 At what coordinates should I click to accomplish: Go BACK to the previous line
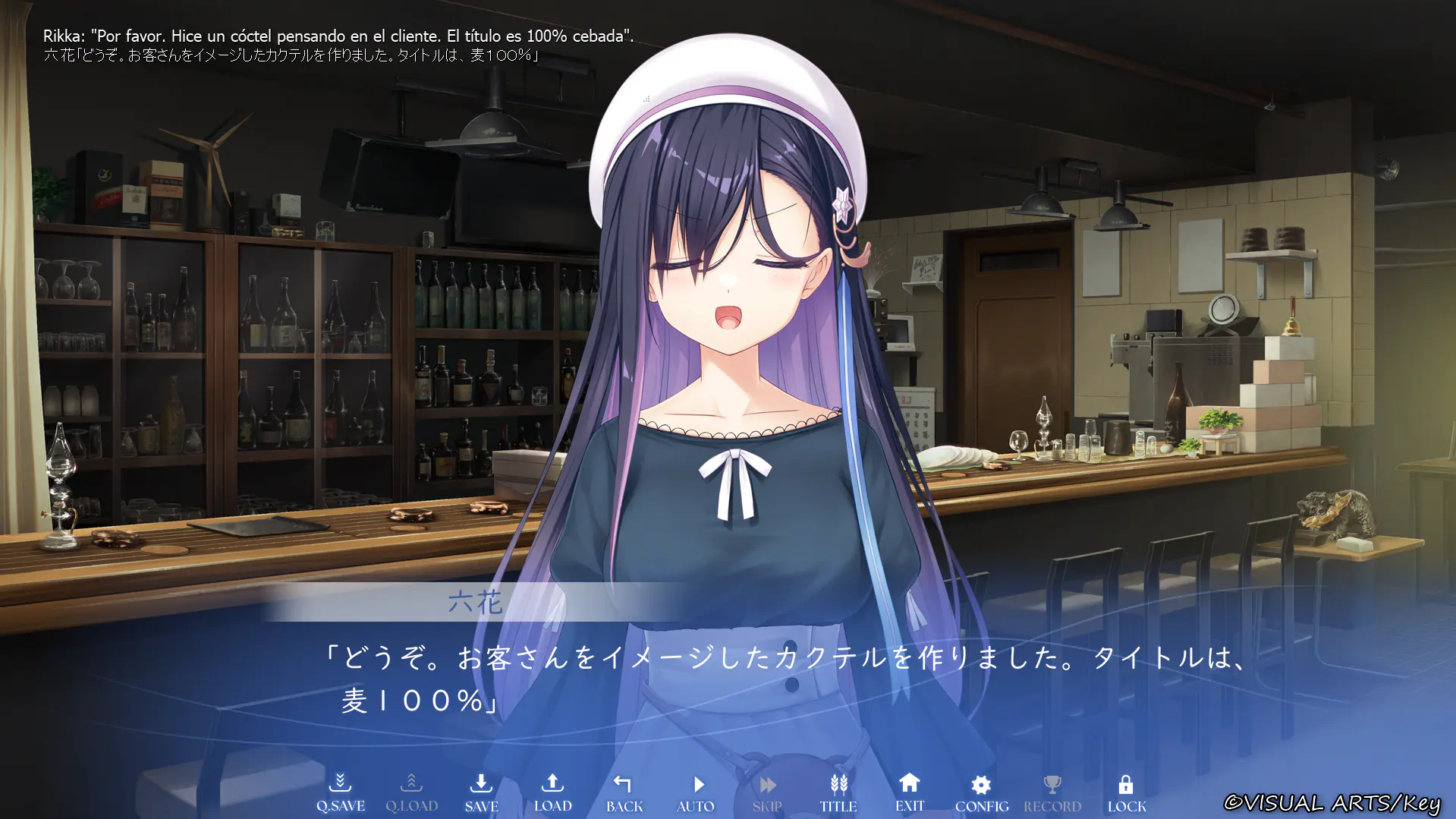(x=624, y=792)
